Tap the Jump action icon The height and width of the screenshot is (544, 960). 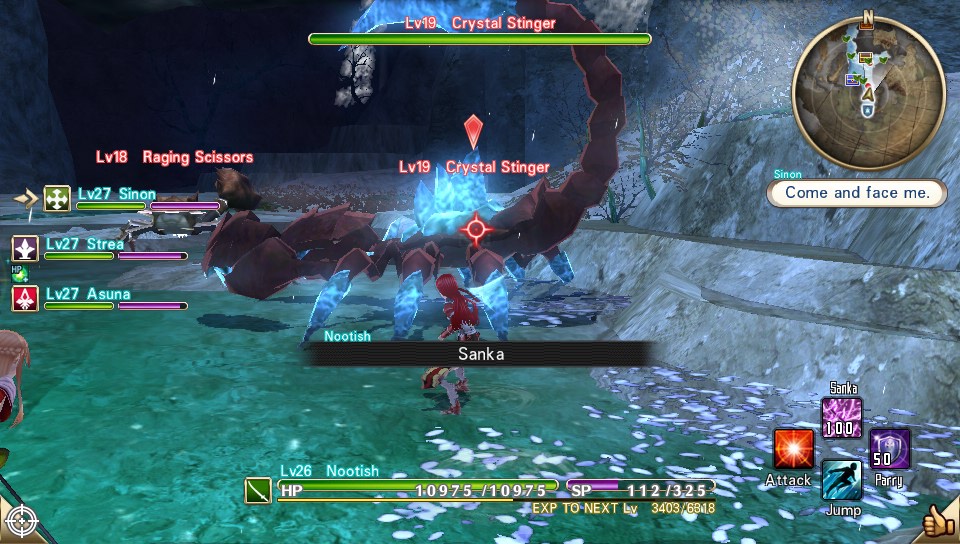(842, 479)
